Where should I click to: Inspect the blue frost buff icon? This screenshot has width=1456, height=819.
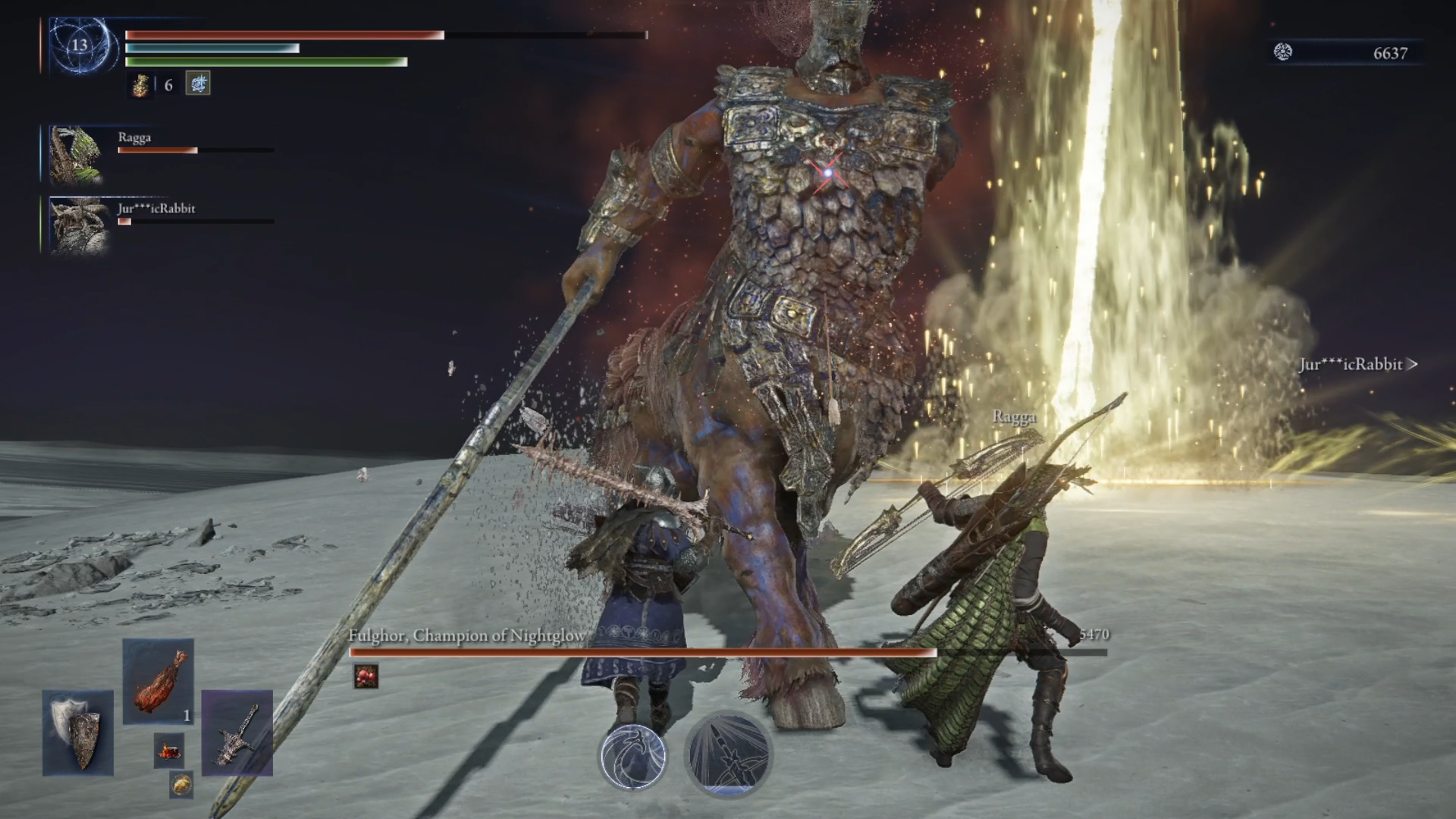pyautogui.click(x=198, y=83)
